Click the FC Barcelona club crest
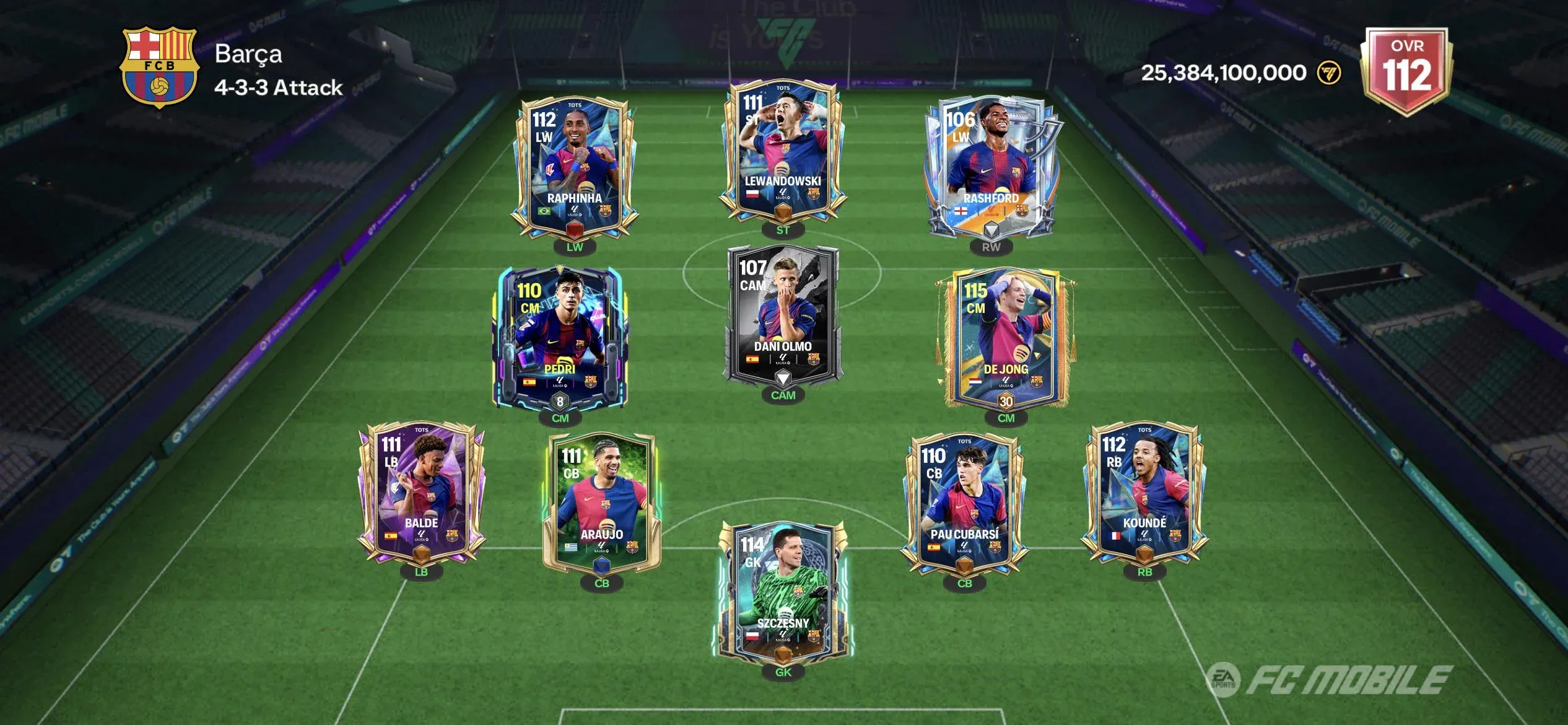This screenshot has width=1568, height=725. click(x=160, y=67)
